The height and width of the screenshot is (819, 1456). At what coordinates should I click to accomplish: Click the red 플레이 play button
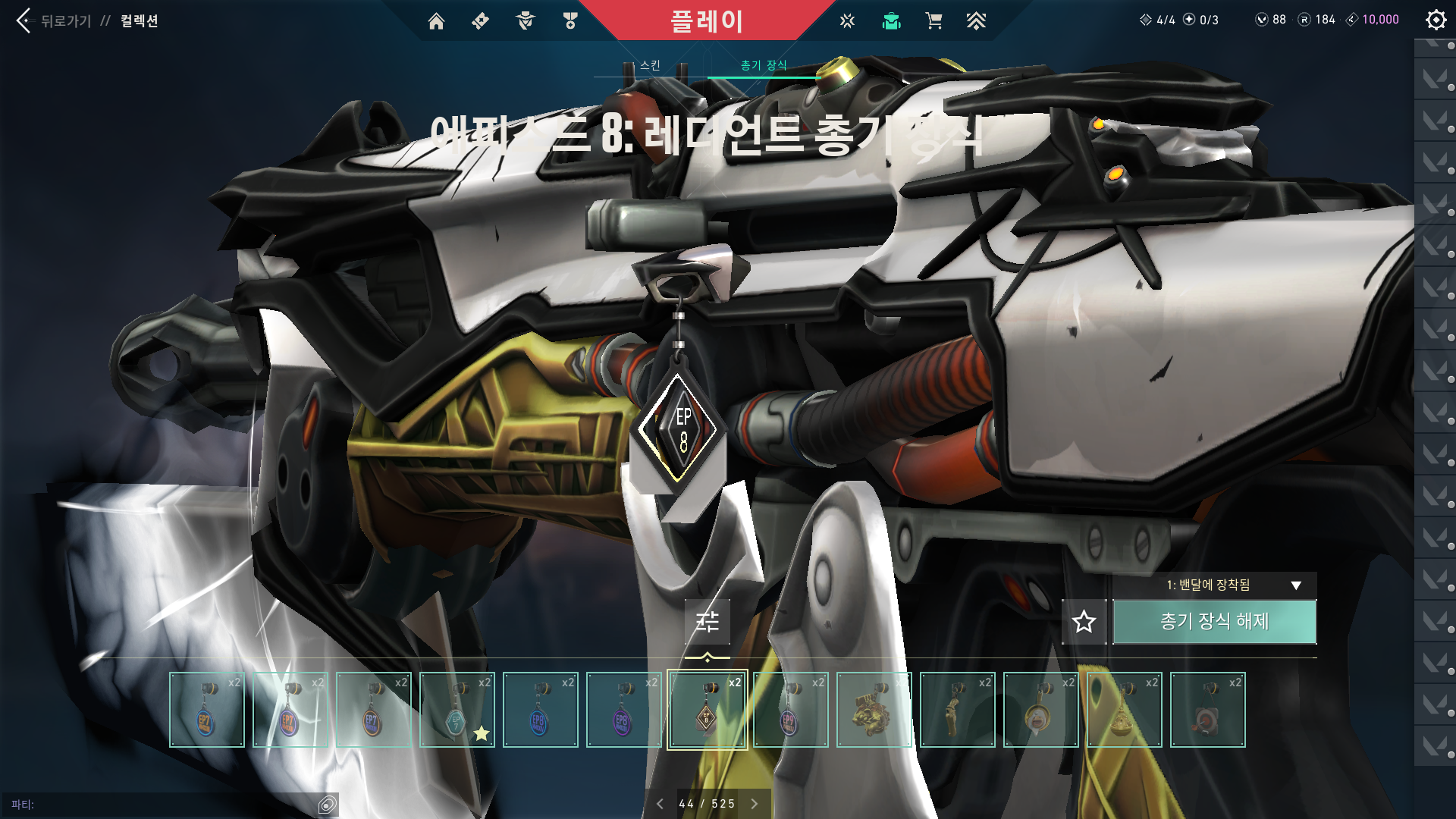pos(706,20)
